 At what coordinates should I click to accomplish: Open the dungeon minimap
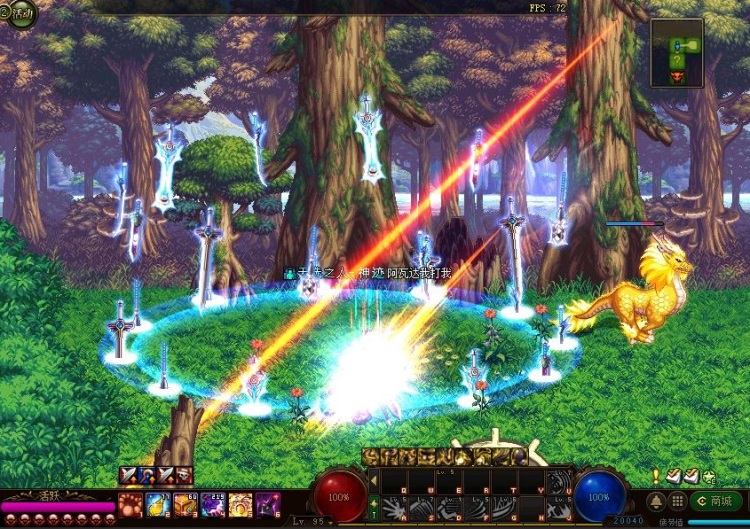click(676, 53)
